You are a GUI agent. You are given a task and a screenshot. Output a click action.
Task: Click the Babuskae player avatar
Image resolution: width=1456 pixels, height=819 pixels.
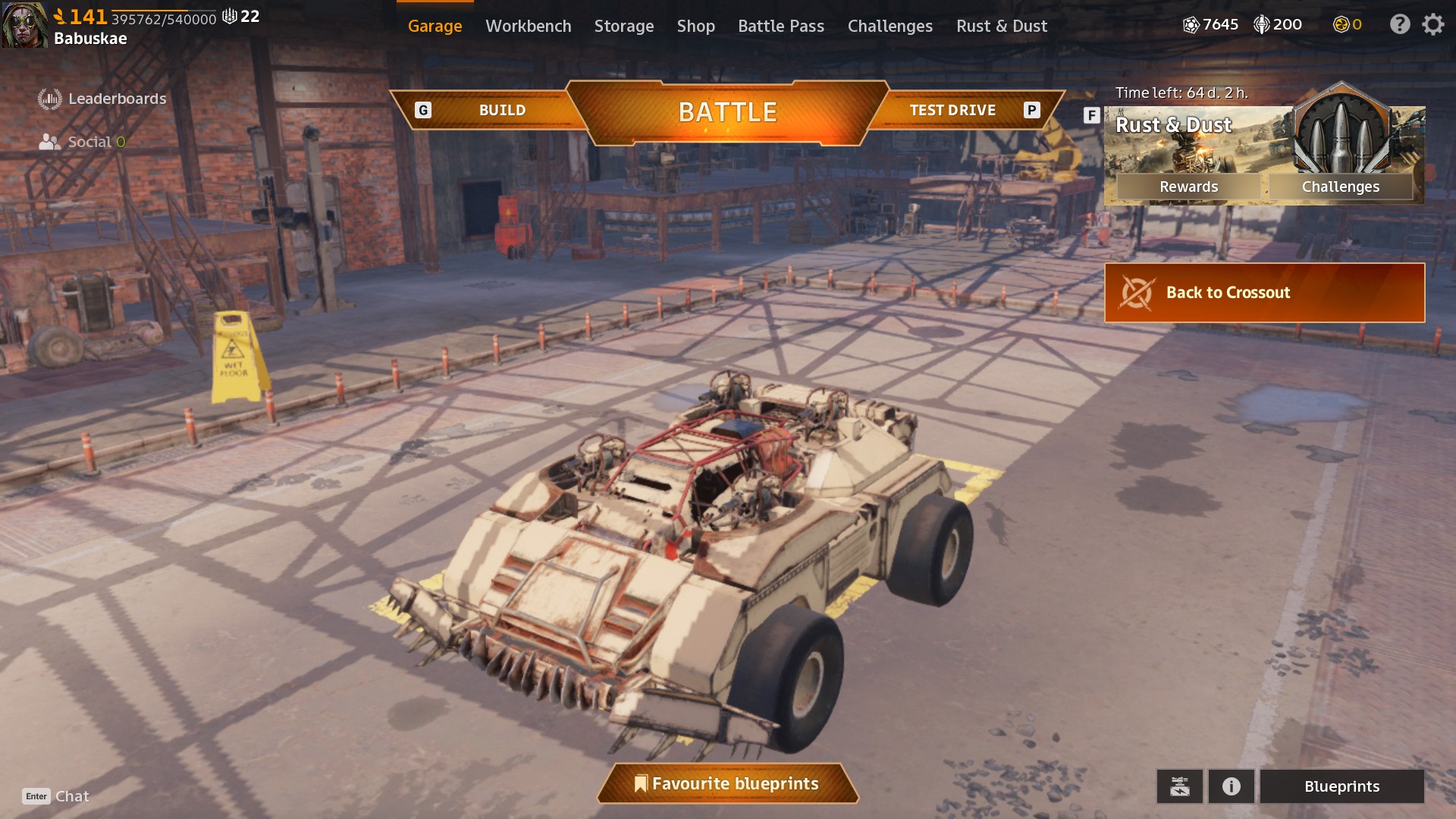click(x=24, y=25)
